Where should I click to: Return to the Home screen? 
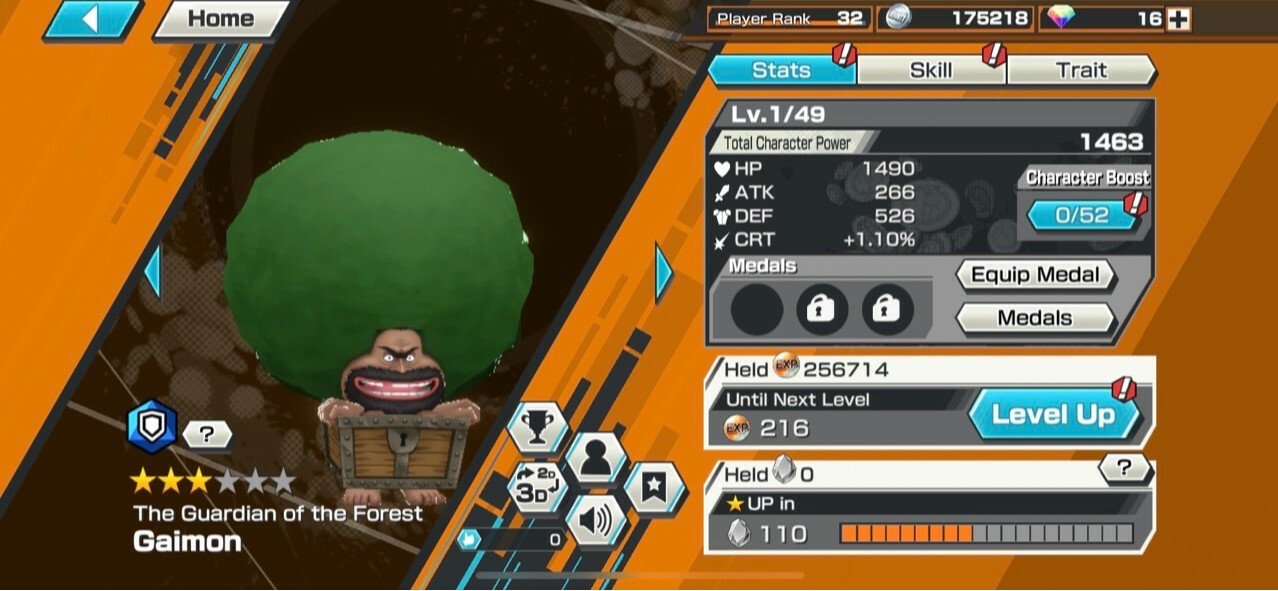(220, 19)
